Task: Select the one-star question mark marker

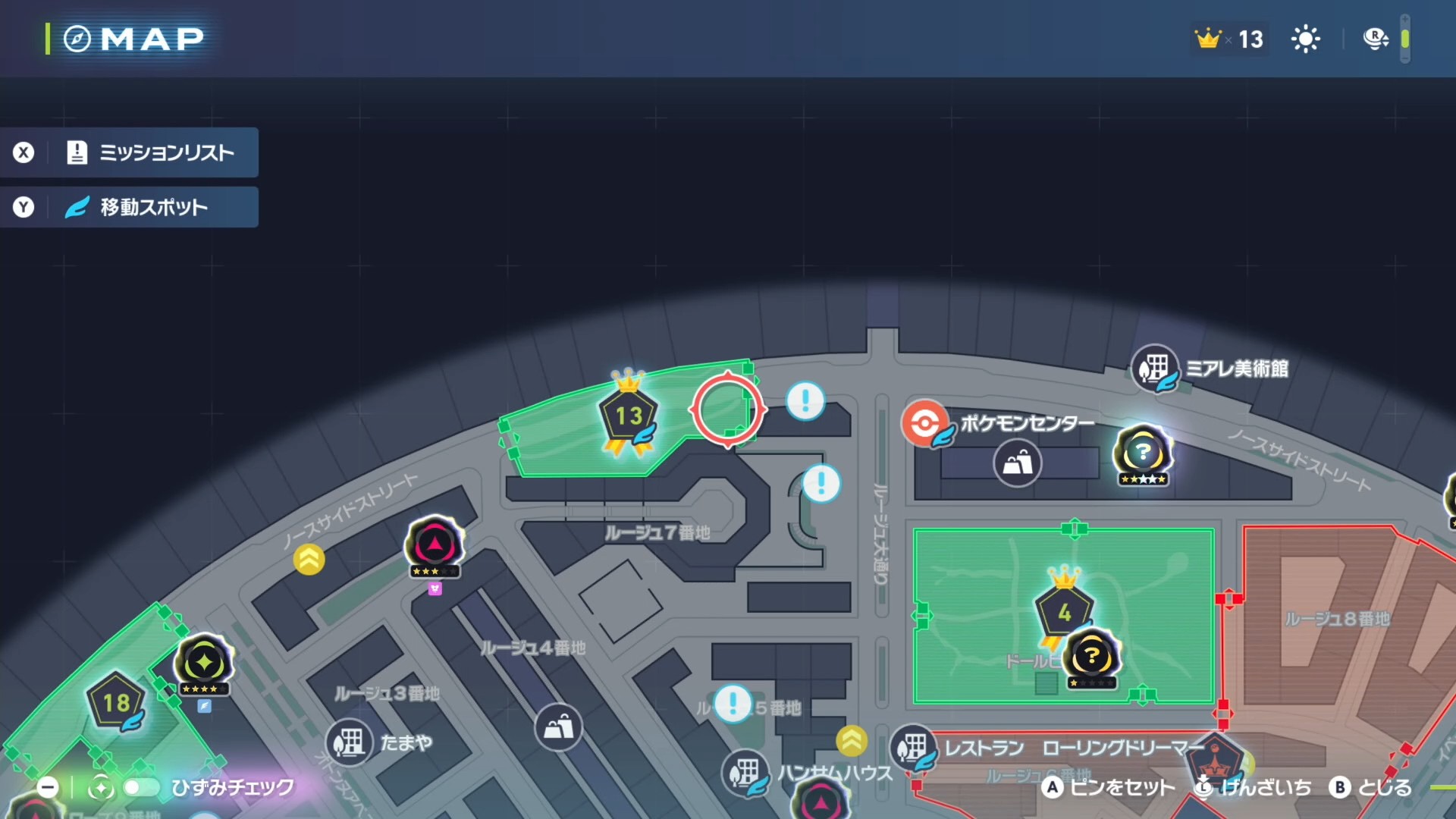Action: (1091, 656)
